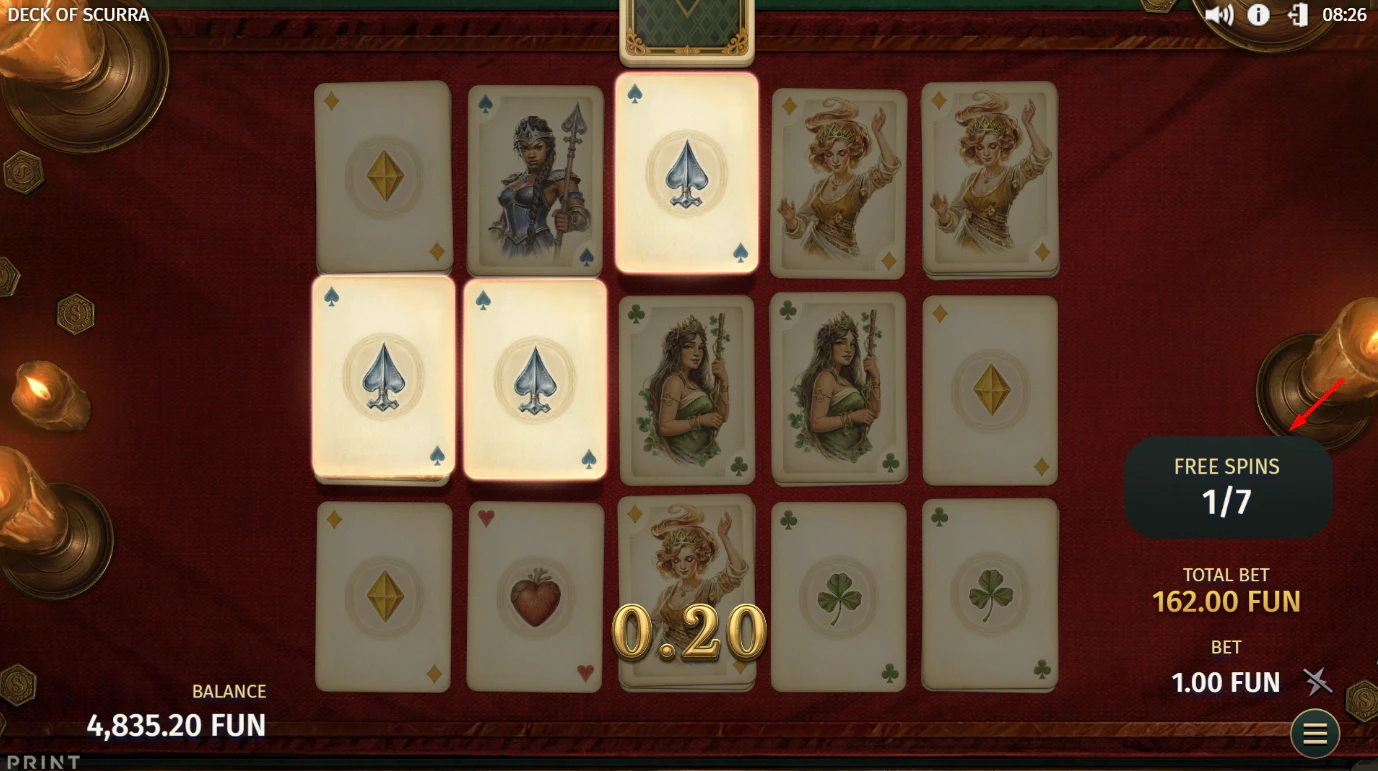Select the queen card holding a spear
This screenshot has height=771, width=1378.
pyautogui.click(x=535, y=180)
